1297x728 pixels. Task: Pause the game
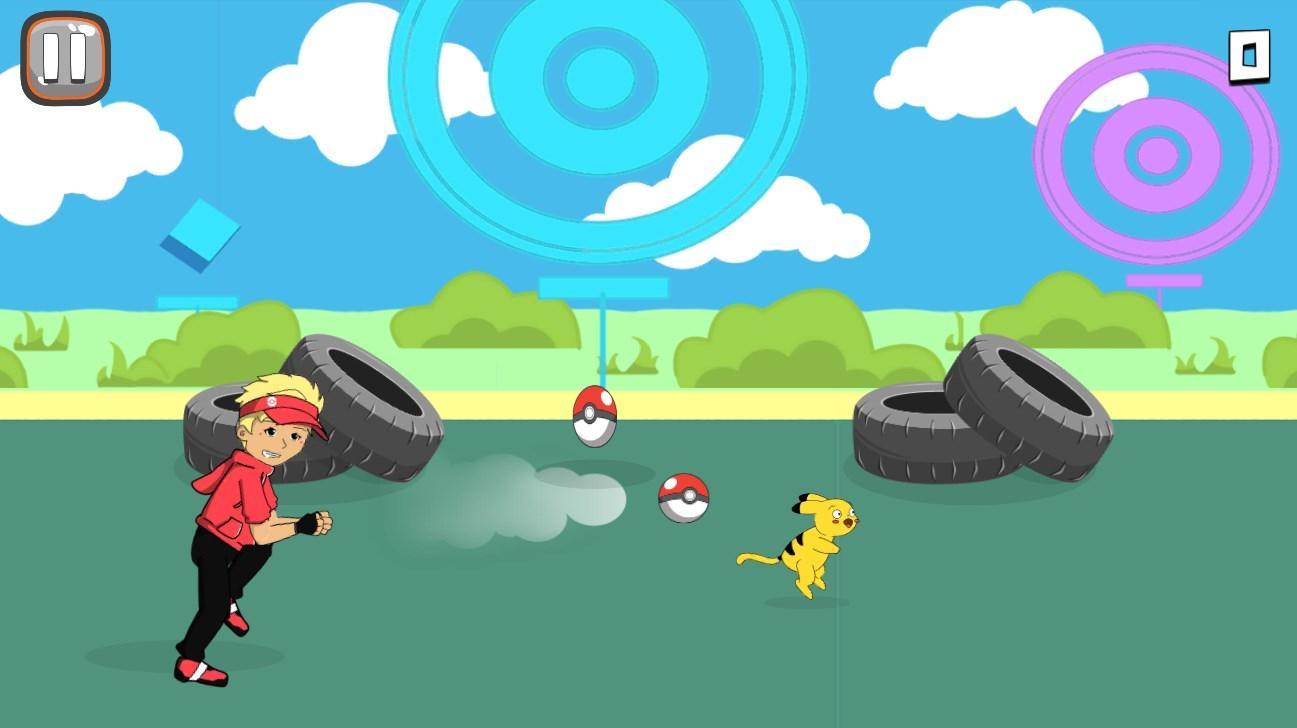tap(64, 57)
